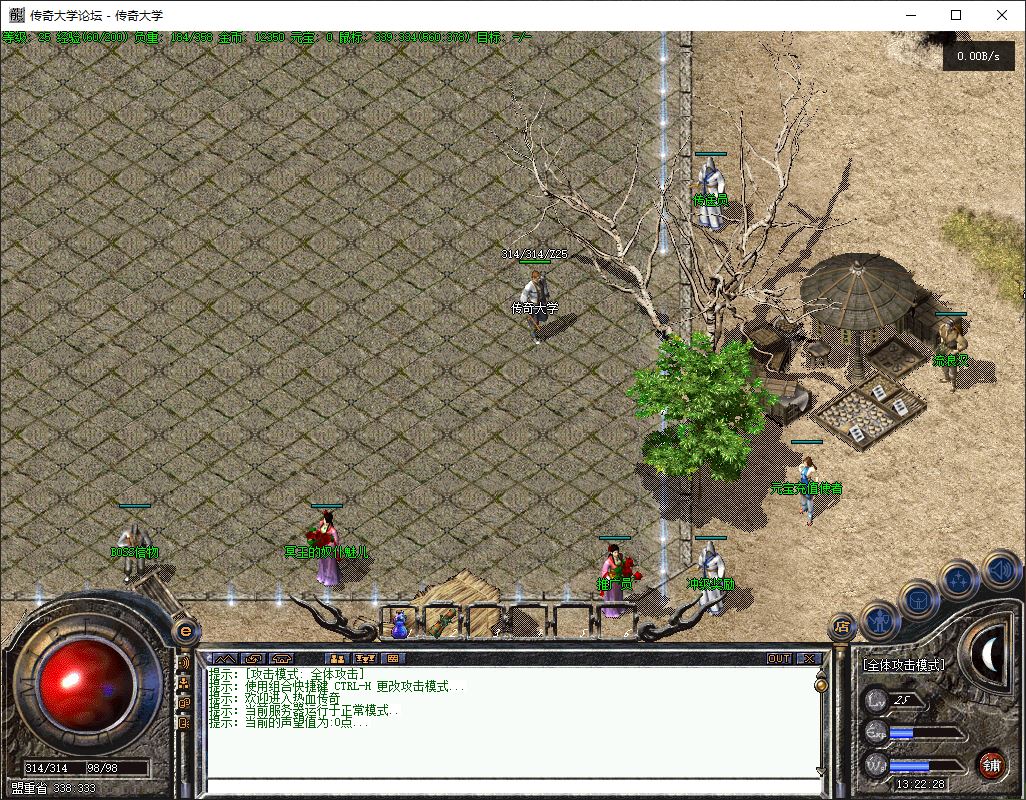
Task: Use the blue potion in the belt
Action: pyautogui.click(x=399, y=624)
